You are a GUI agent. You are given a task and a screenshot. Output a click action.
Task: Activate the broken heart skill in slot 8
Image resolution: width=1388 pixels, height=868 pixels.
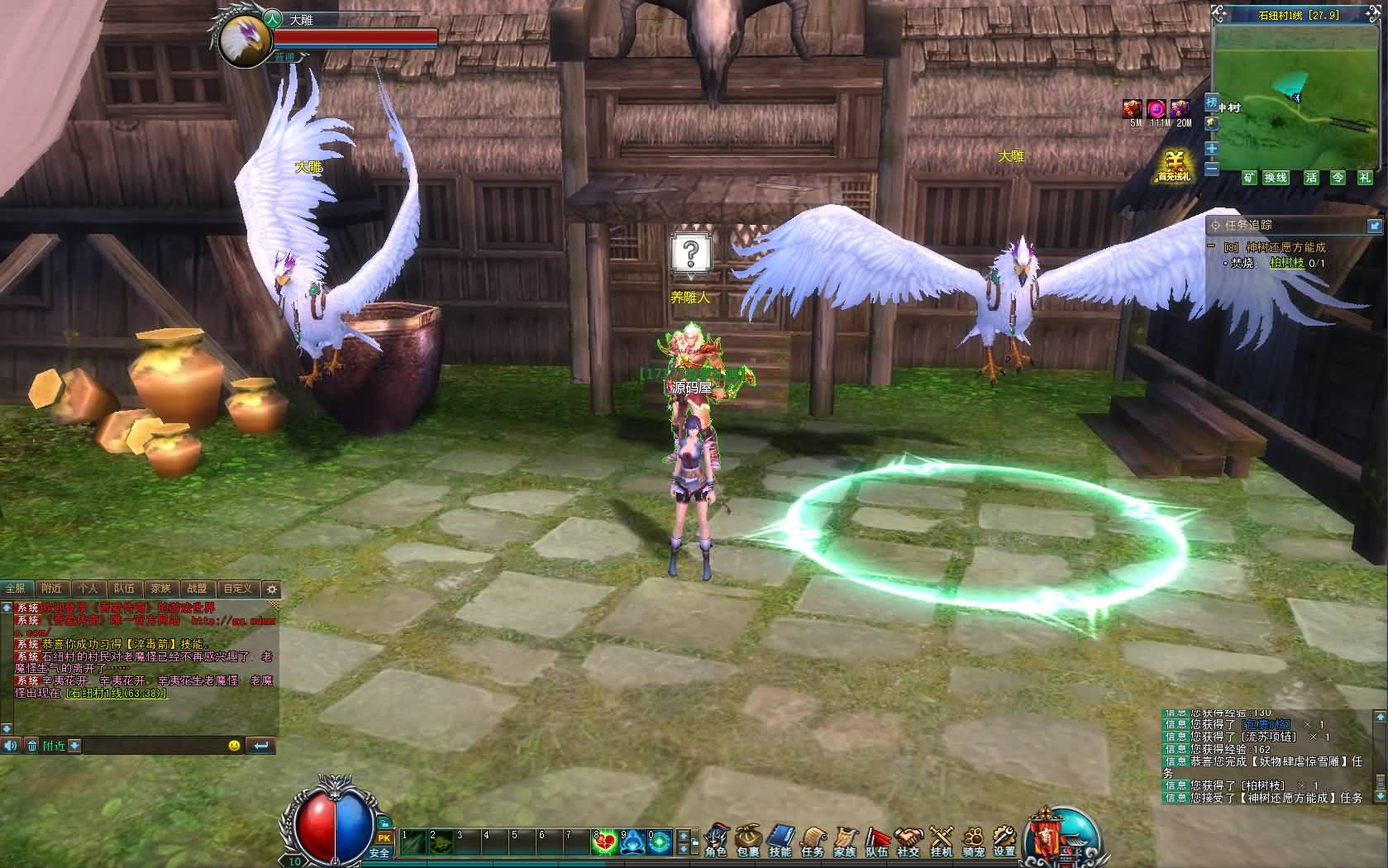pyautogui.click(x=604, y=842)
